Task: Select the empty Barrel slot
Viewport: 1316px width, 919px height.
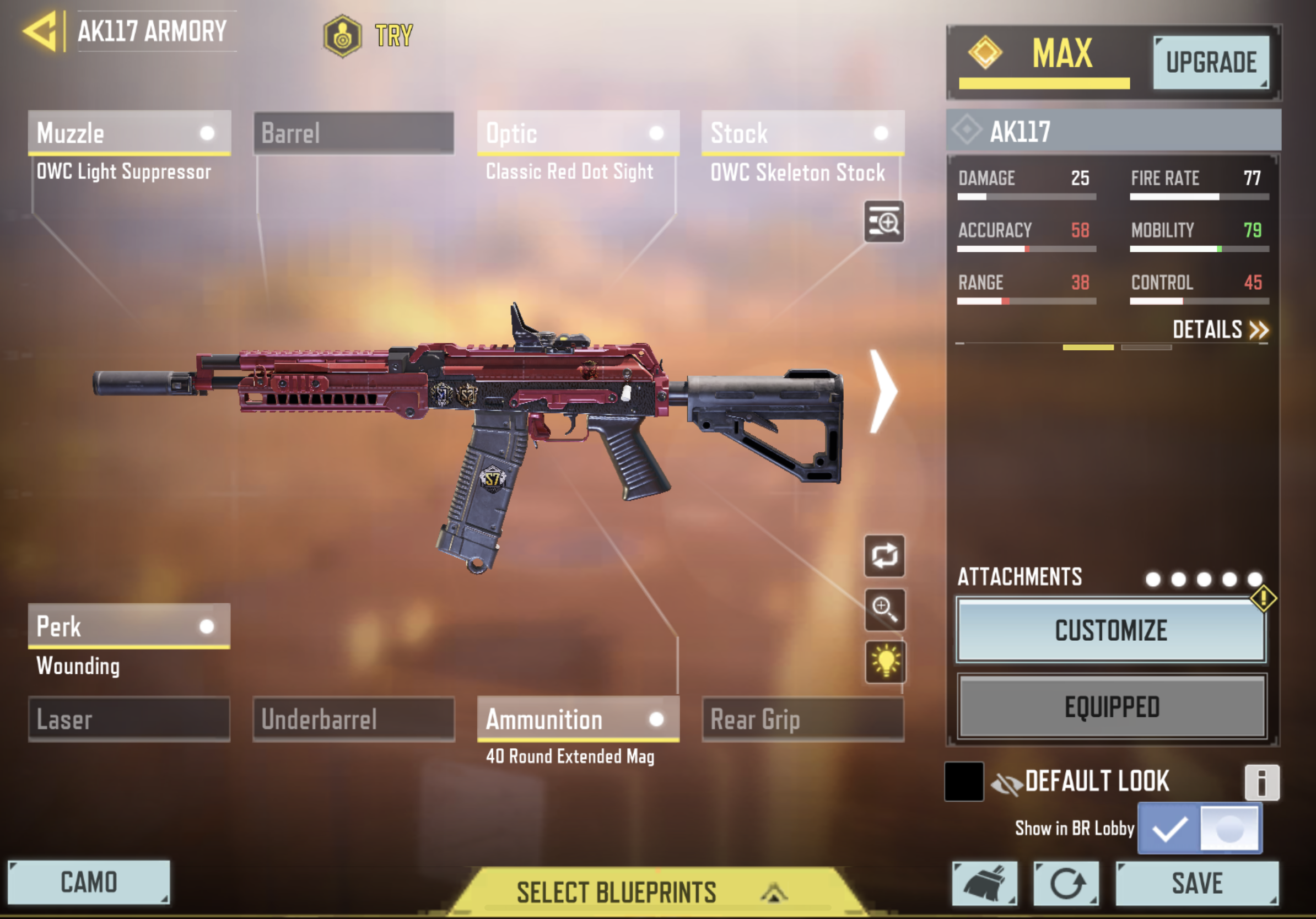Action: pyautogui.click(x=354, y=133)
